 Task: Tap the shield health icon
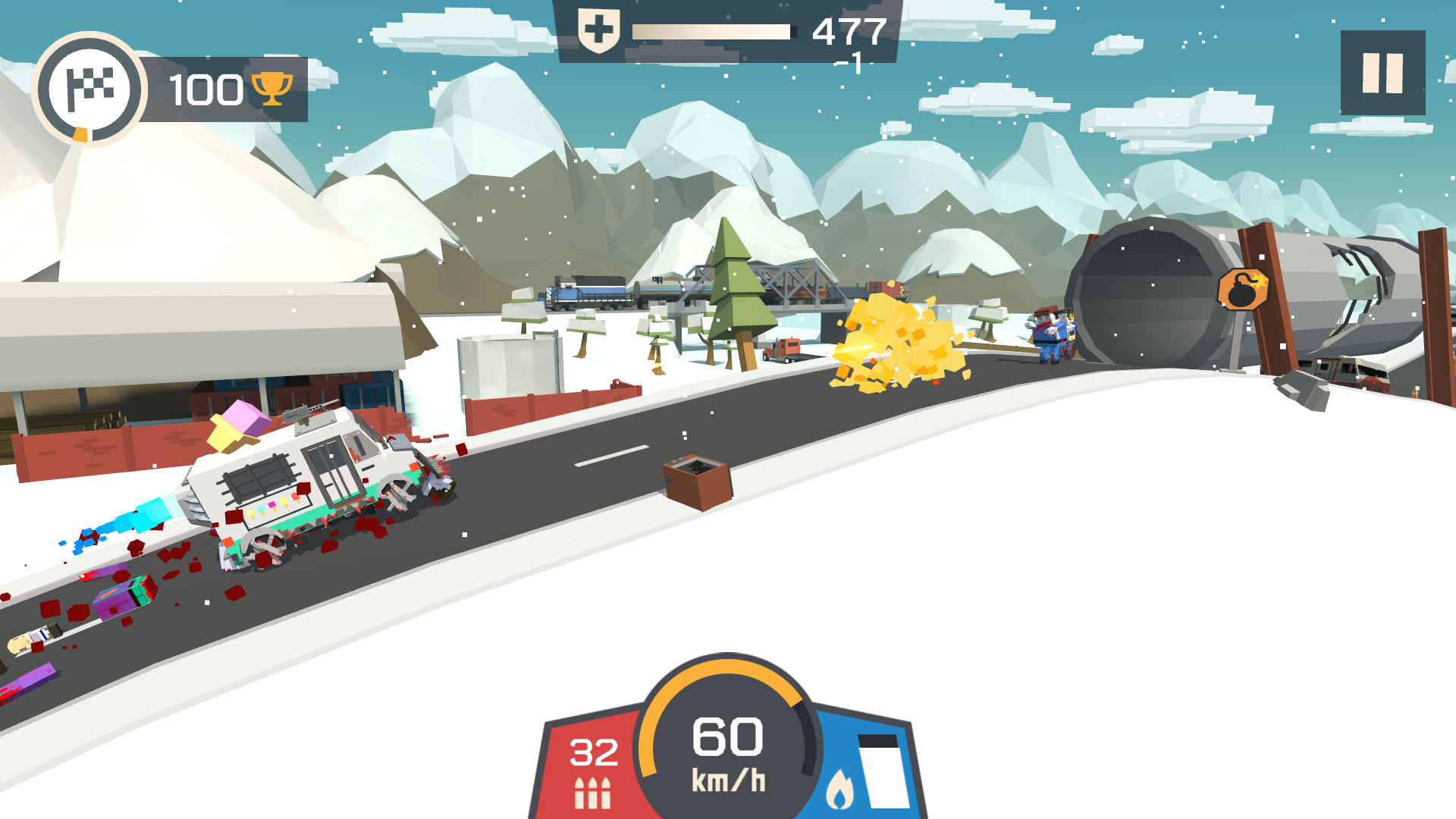tap(598, 29)
